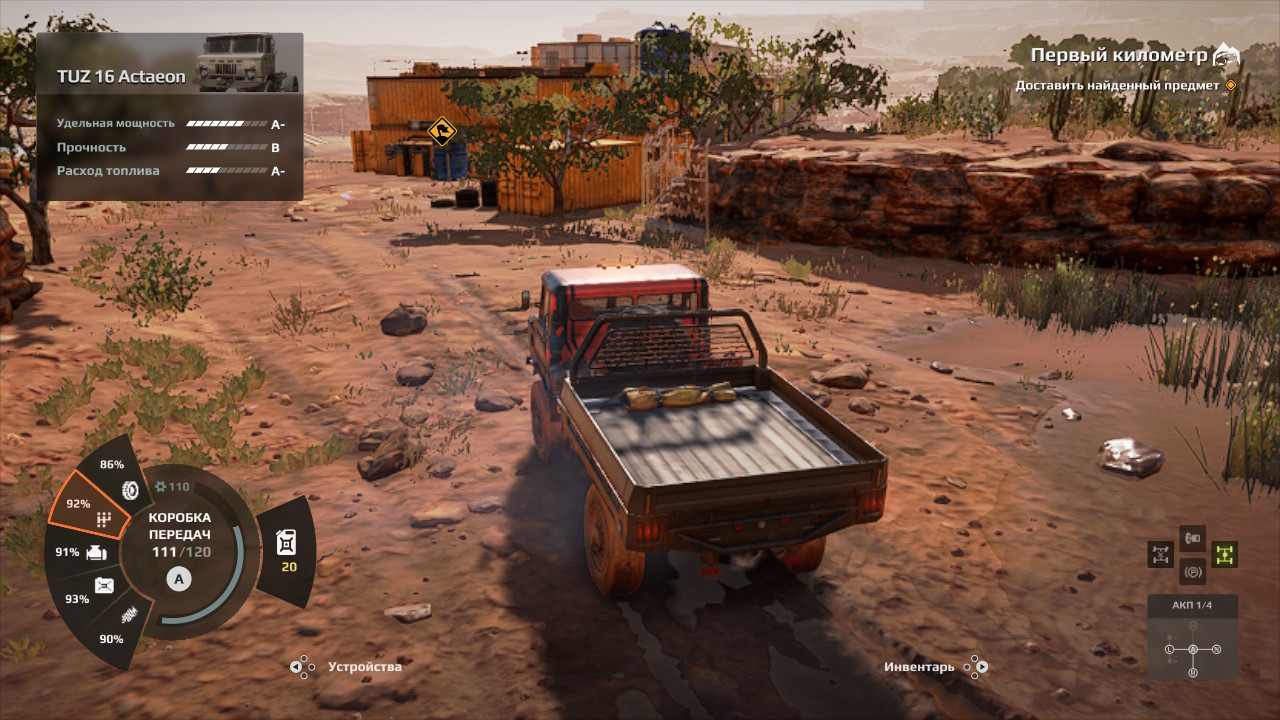Toggle the parking brake icon
Screen dimensions: 1280x720
pos(1192,572)
